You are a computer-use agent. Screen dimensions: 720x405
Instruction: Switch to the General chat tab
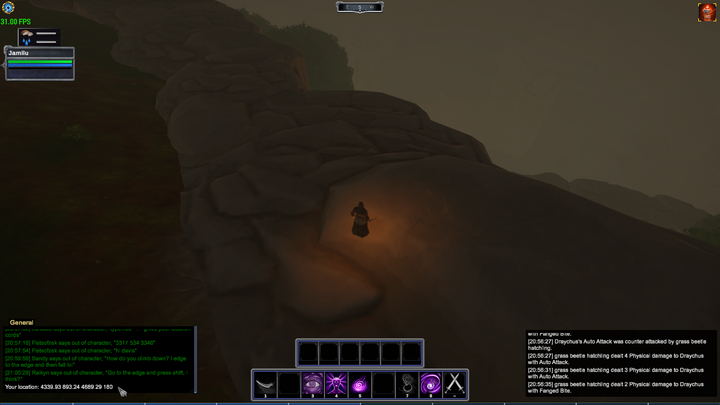22,322
